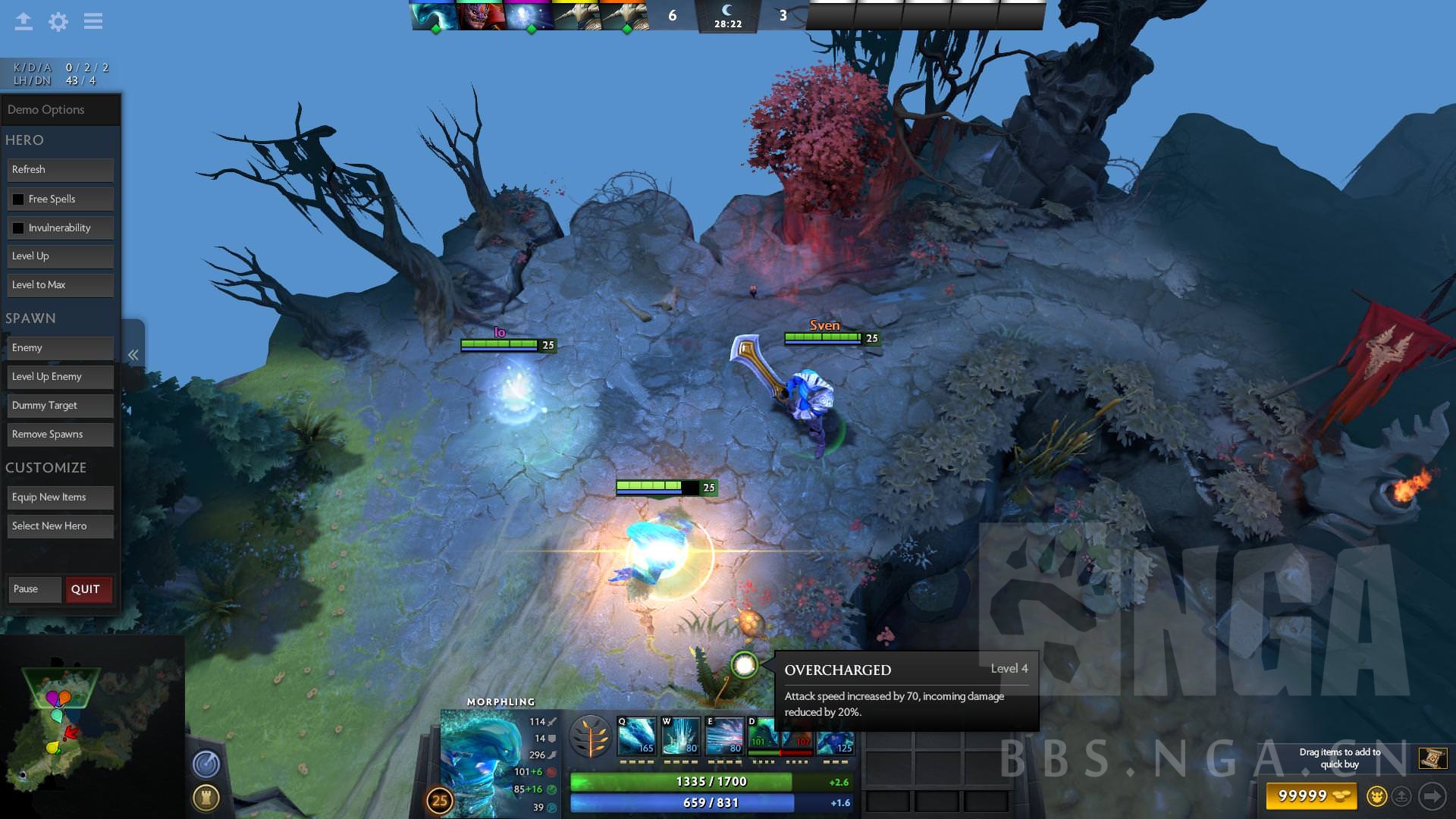Spawn an Enemy from the Spawn section
The image size is (1456, 819).
(60, 347)
